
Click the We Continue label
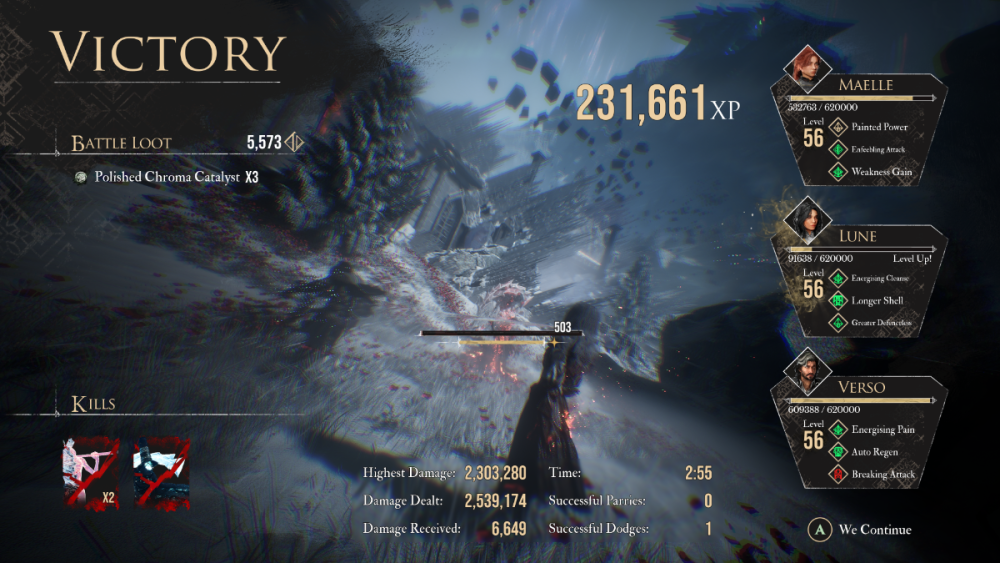tap(874, 529)
